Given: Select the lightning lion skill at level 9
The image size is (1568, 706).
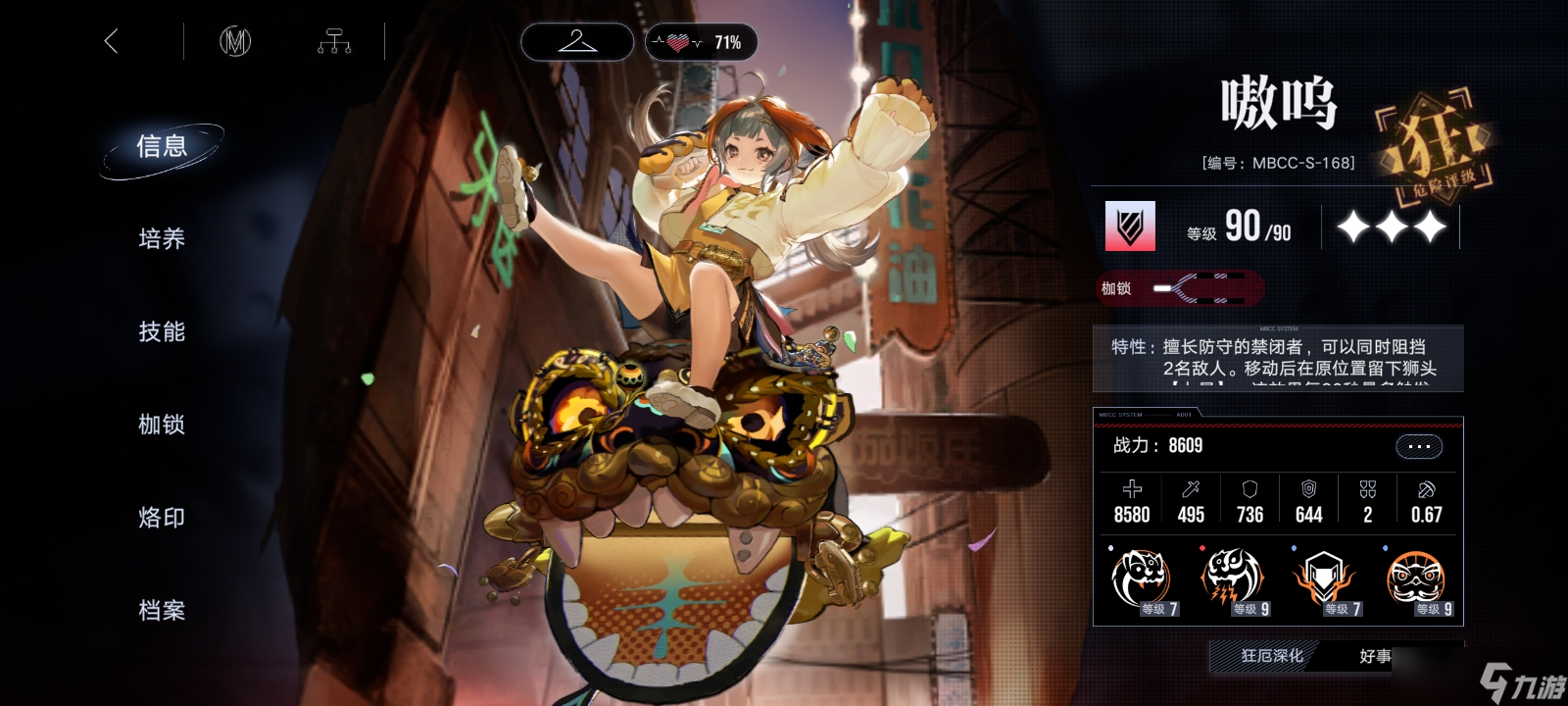Looking at the screenshot, I should point(1230,580).
